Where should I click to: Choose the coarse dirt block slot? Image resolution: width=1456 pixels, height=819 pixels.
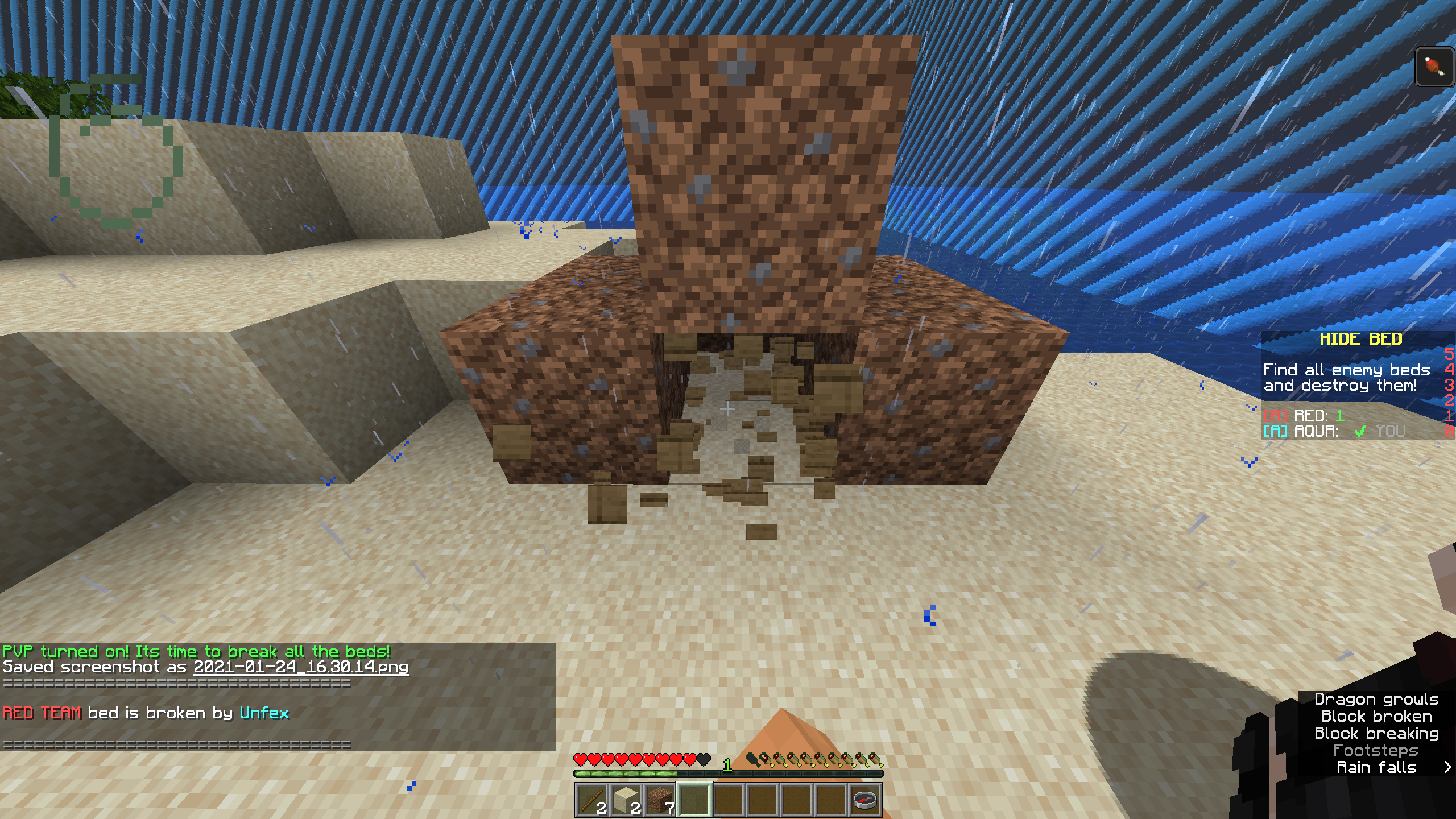[x=660, y=799]
